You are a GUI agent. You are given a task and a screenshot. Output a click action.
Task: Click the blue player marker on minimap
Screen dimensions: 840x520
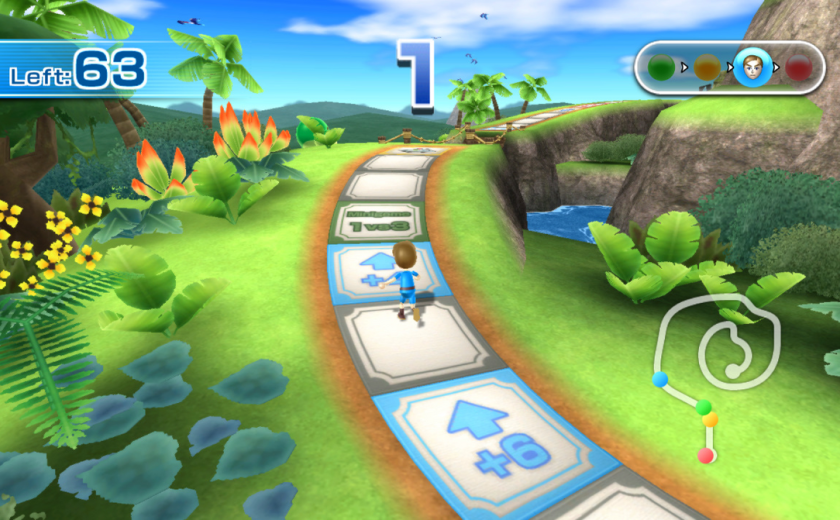[660, 379]
